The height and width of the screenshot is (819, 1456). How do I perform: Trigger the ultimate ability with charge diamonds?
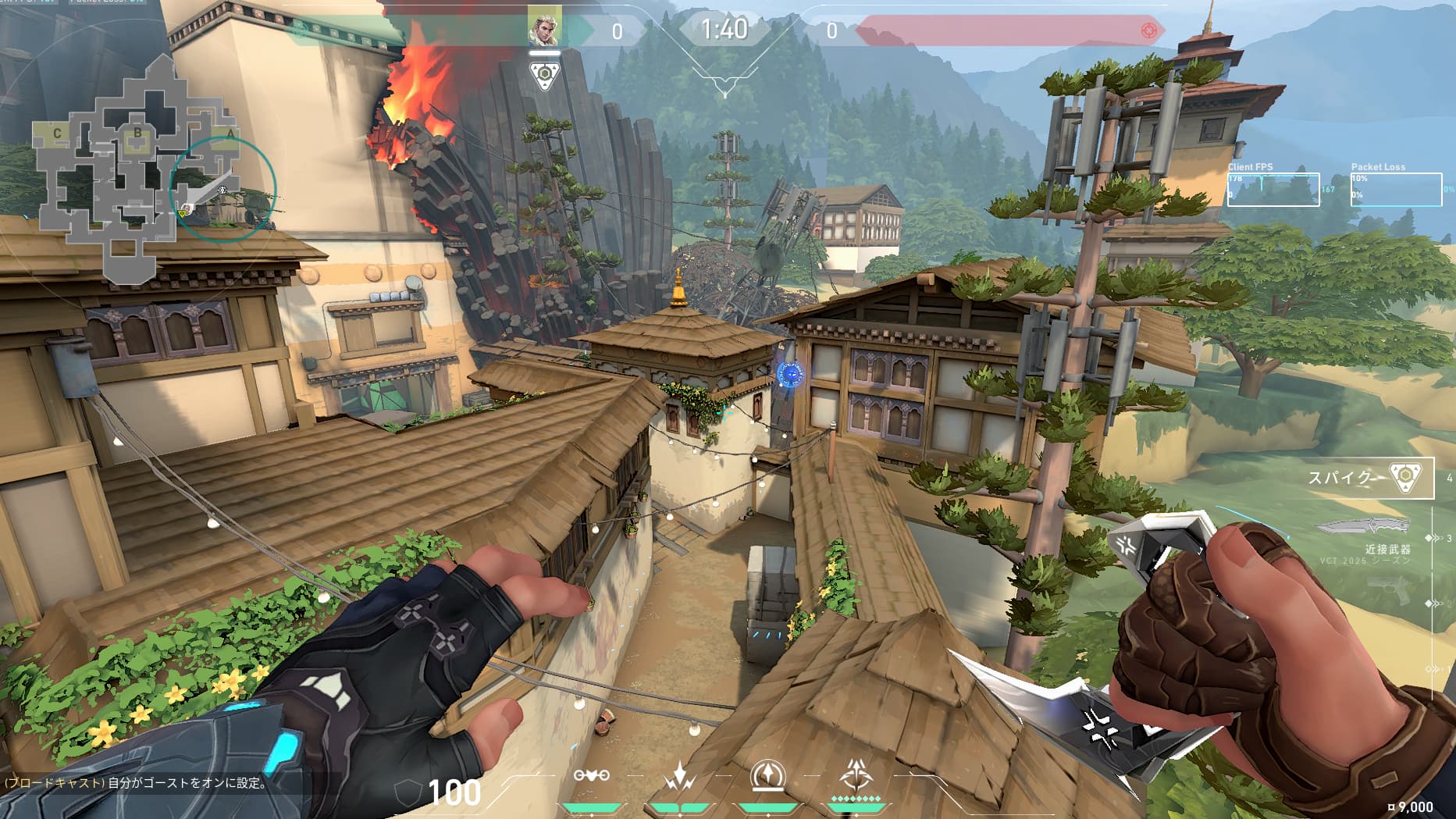(856, 776)
